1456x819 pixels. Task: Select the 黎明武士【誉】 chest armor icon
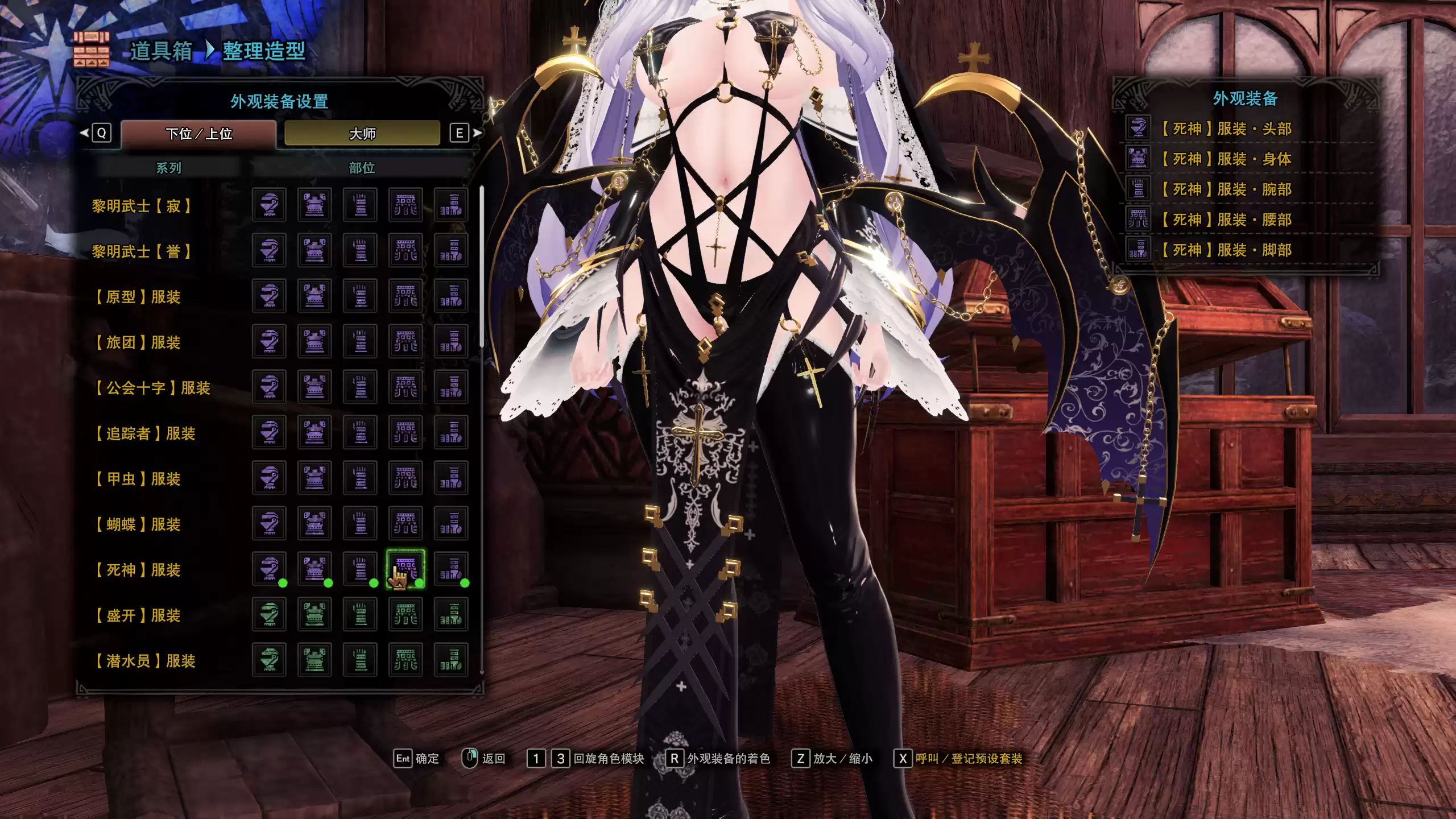point(315,250)
